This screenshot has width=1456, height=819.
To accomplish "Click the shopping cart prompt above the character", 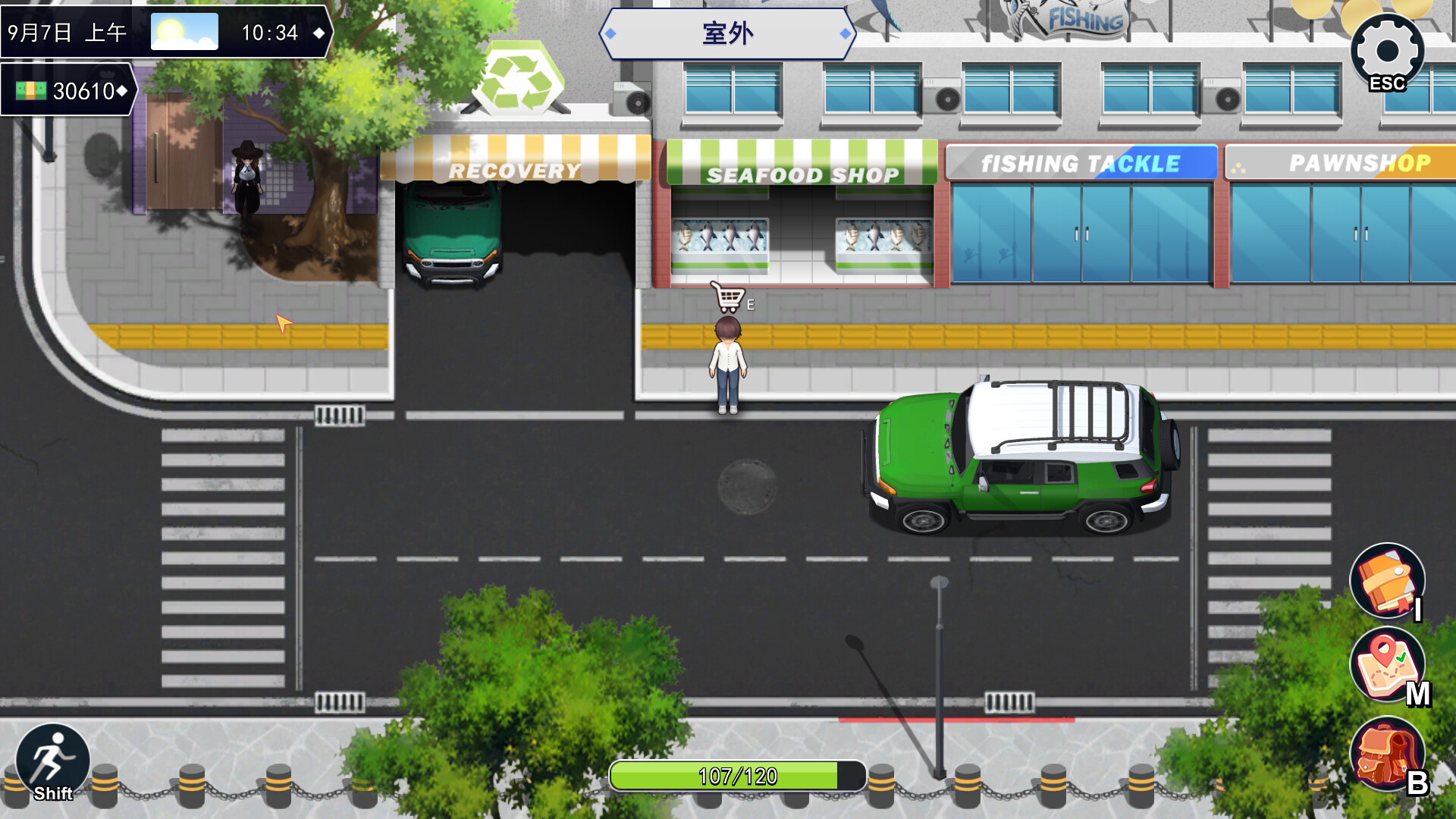I will tap(727, 298).
